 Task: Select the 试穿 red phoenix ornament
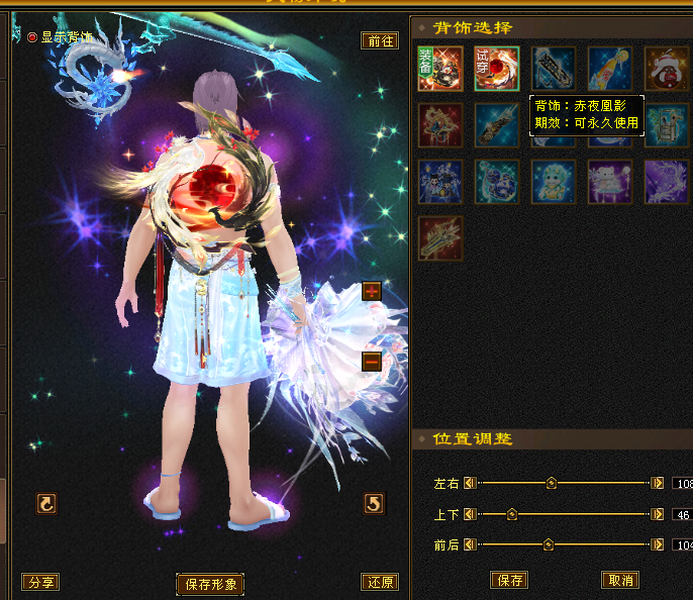(x=496, y=69)
